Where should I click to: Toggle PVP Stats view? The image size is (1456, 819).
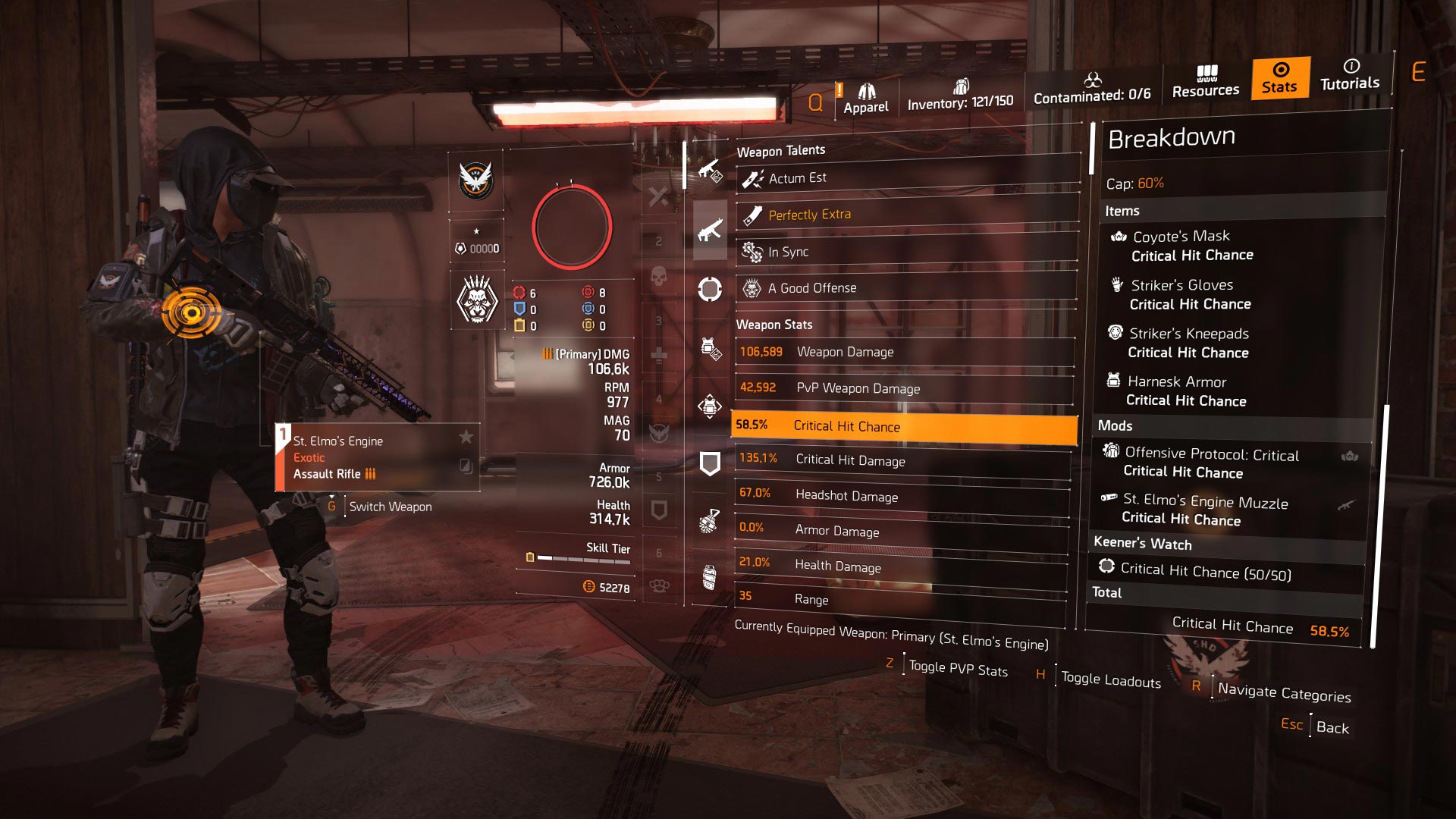(958, 669)
